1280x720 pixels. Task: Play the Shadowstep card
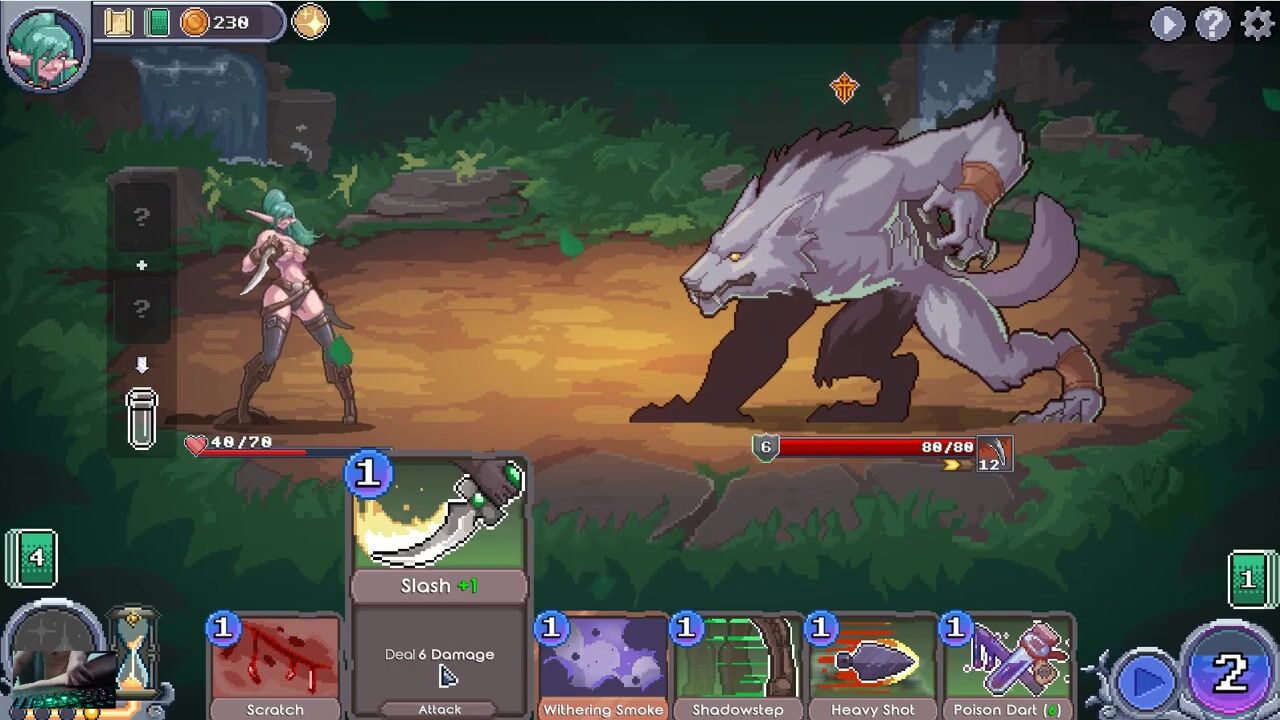click(x=738, y=666)
